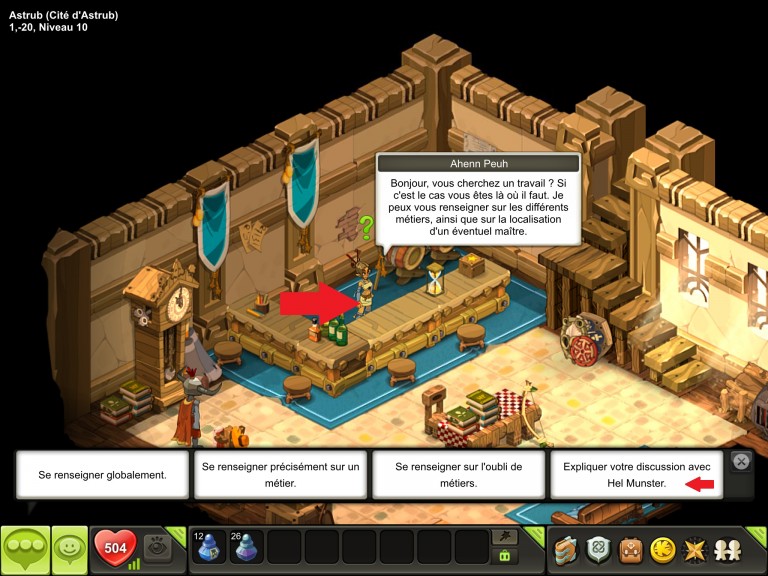Choose "Expliquer votre discussion avec Hel Munster"
The height and width of the screenshot is (576, 768).
tap(636, 474)
